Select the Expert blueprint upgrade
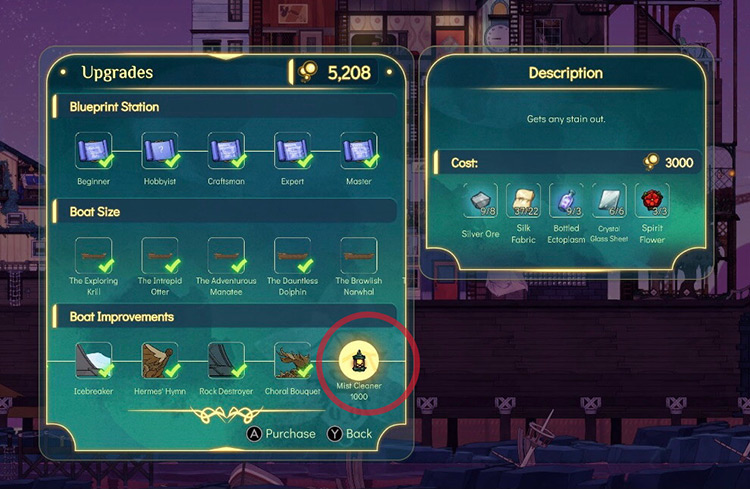 tap(292, 152)
